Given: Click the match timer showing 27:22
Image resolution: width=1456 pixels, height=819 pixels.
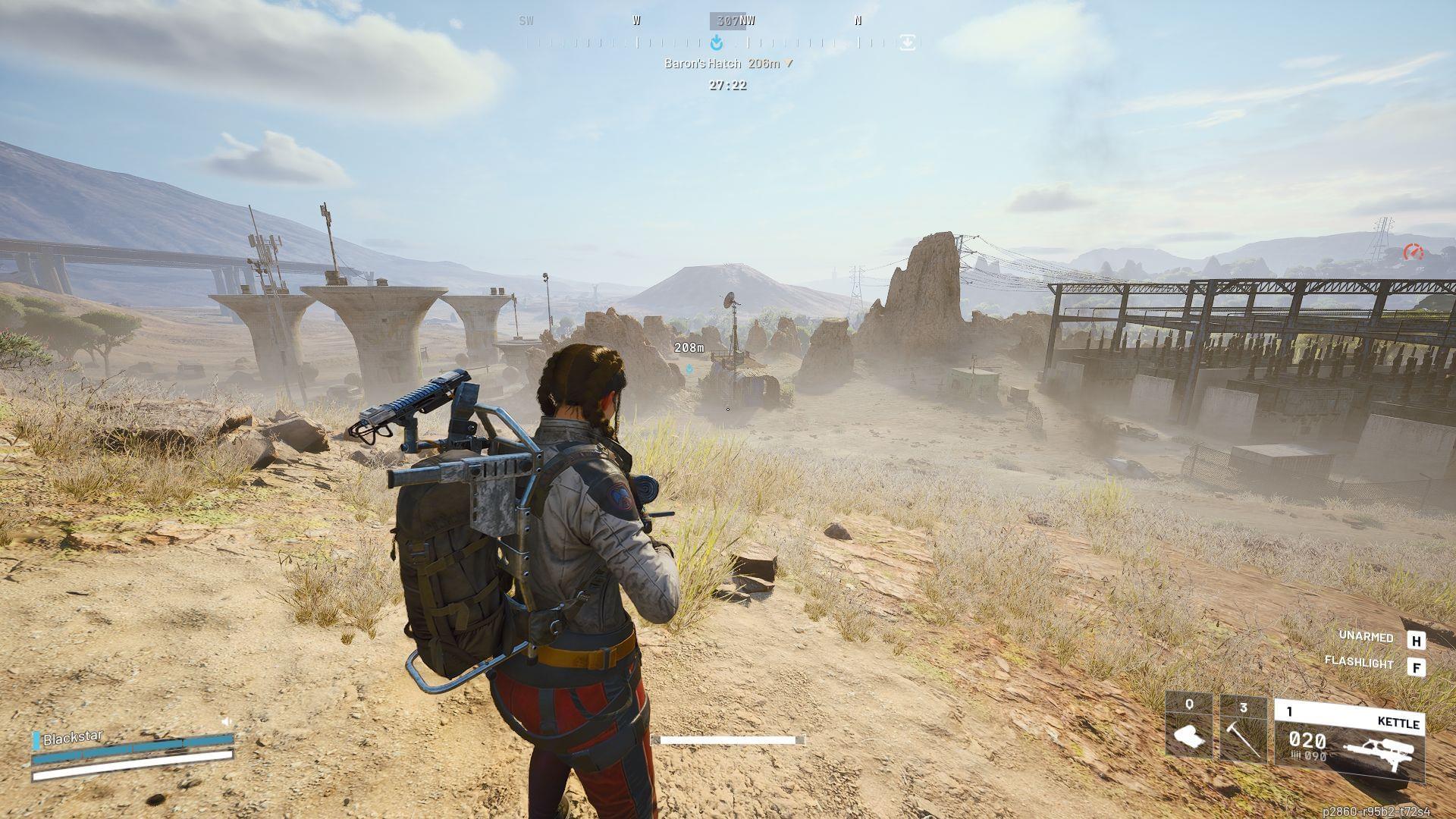Looking at the screenshot, I should pos(728,85).
